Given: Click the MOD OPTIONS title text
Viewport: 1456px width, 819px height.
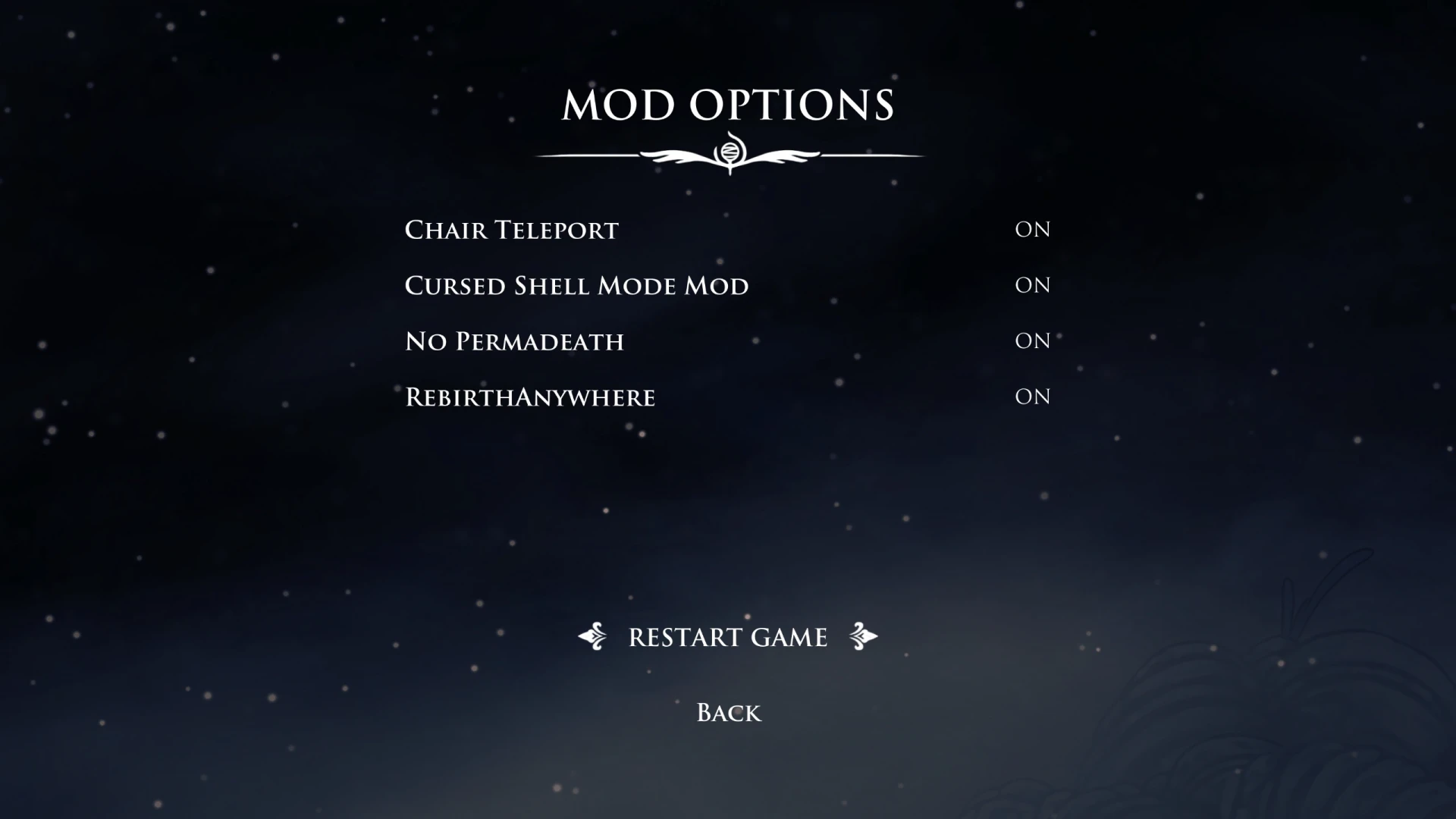Looking at the screenshot, I should coord(726,106).
